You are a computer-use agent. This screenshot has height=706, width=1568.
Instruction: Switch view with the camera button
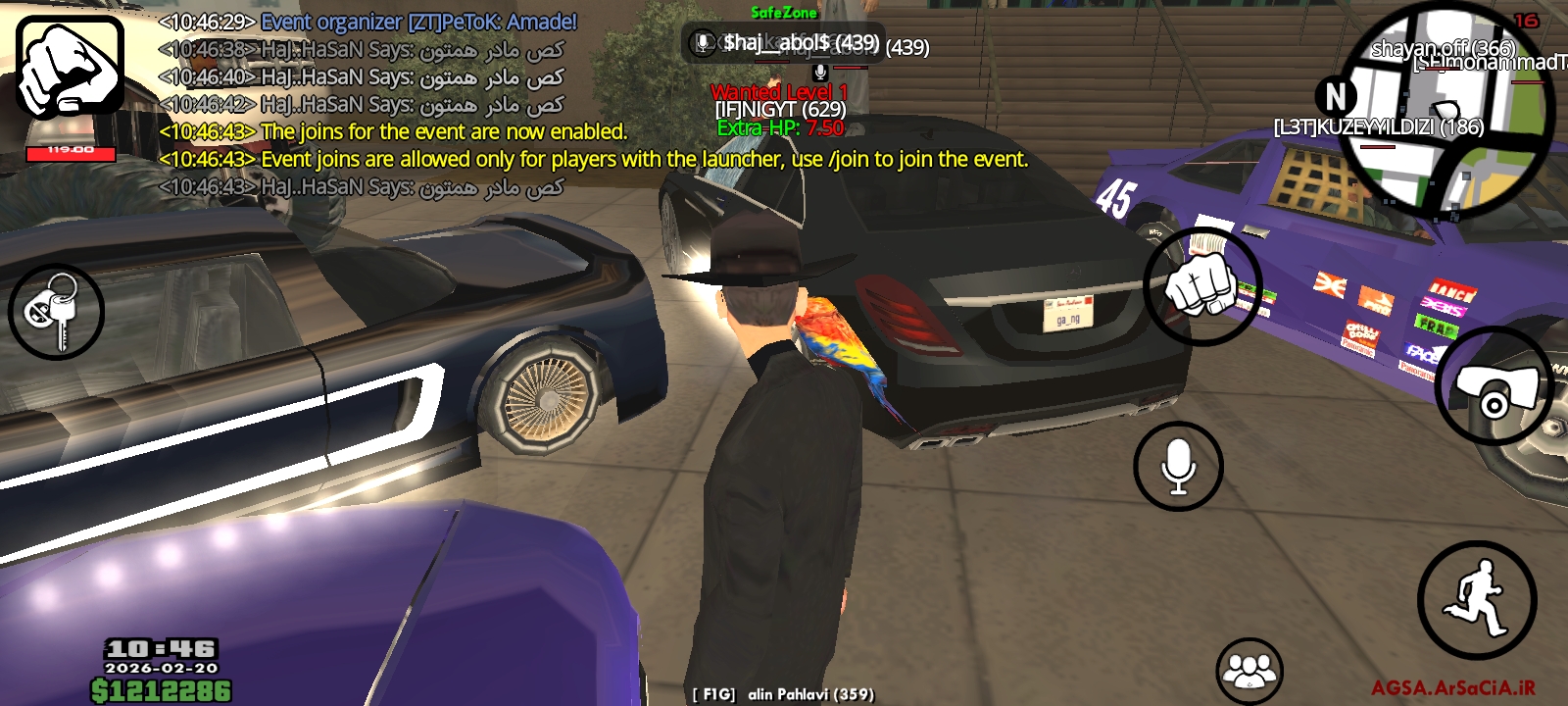1493,386
